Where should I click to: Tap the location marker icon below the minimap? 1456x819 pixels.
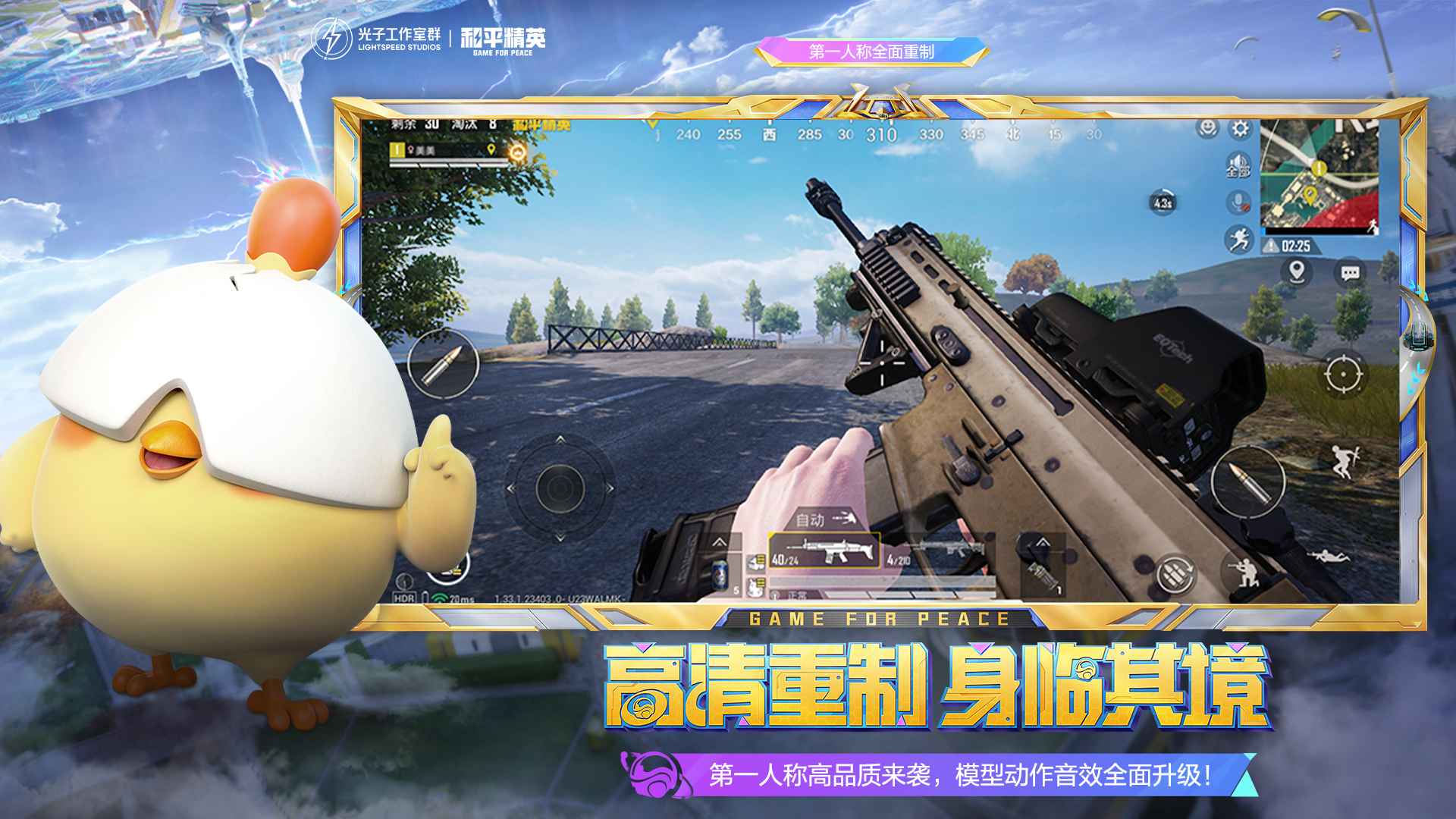coord(1295,271)
